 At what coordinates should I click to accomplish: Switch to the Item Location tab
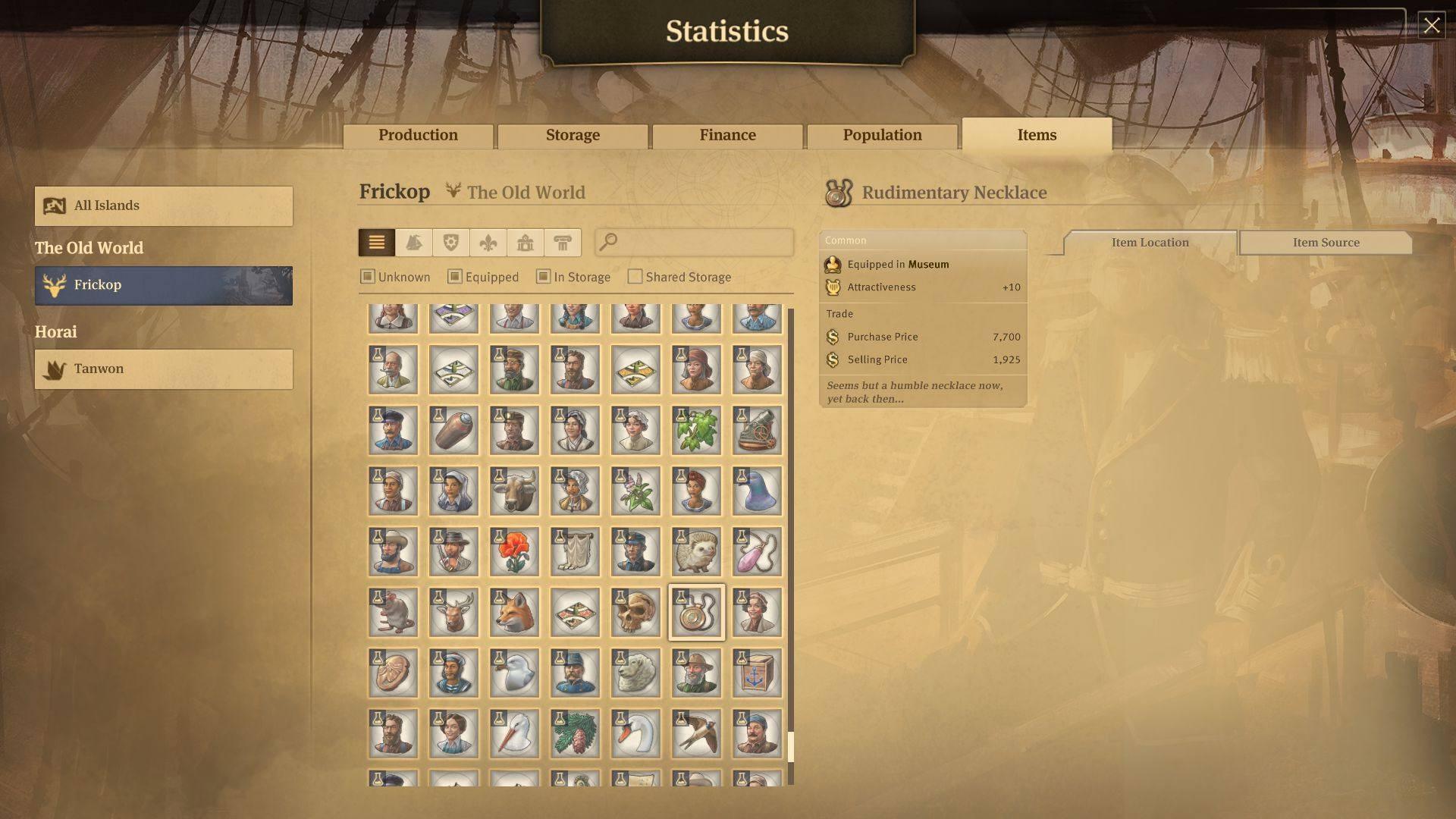click(1150, 243)
